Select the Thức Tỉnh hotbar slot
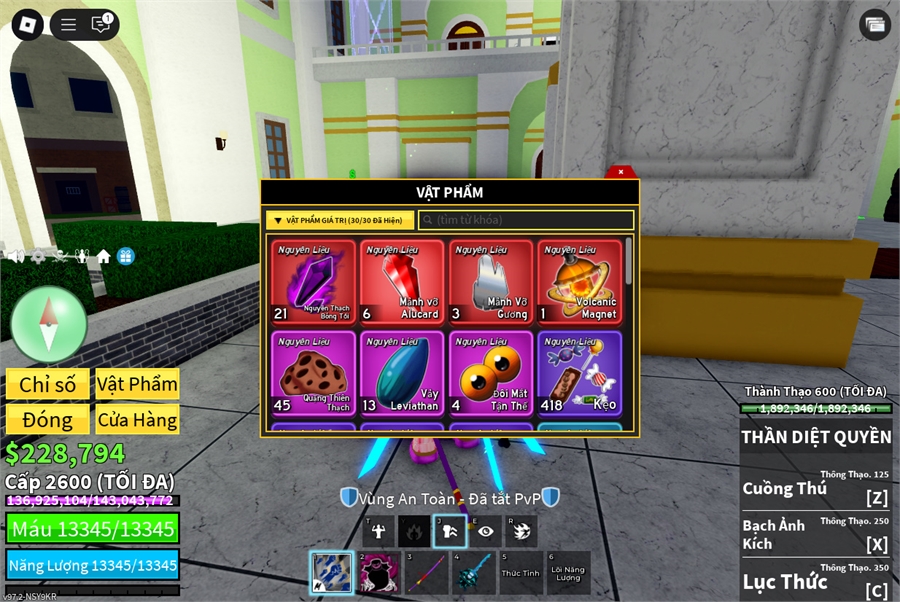The image size is (900, 602). pos(520,573)
